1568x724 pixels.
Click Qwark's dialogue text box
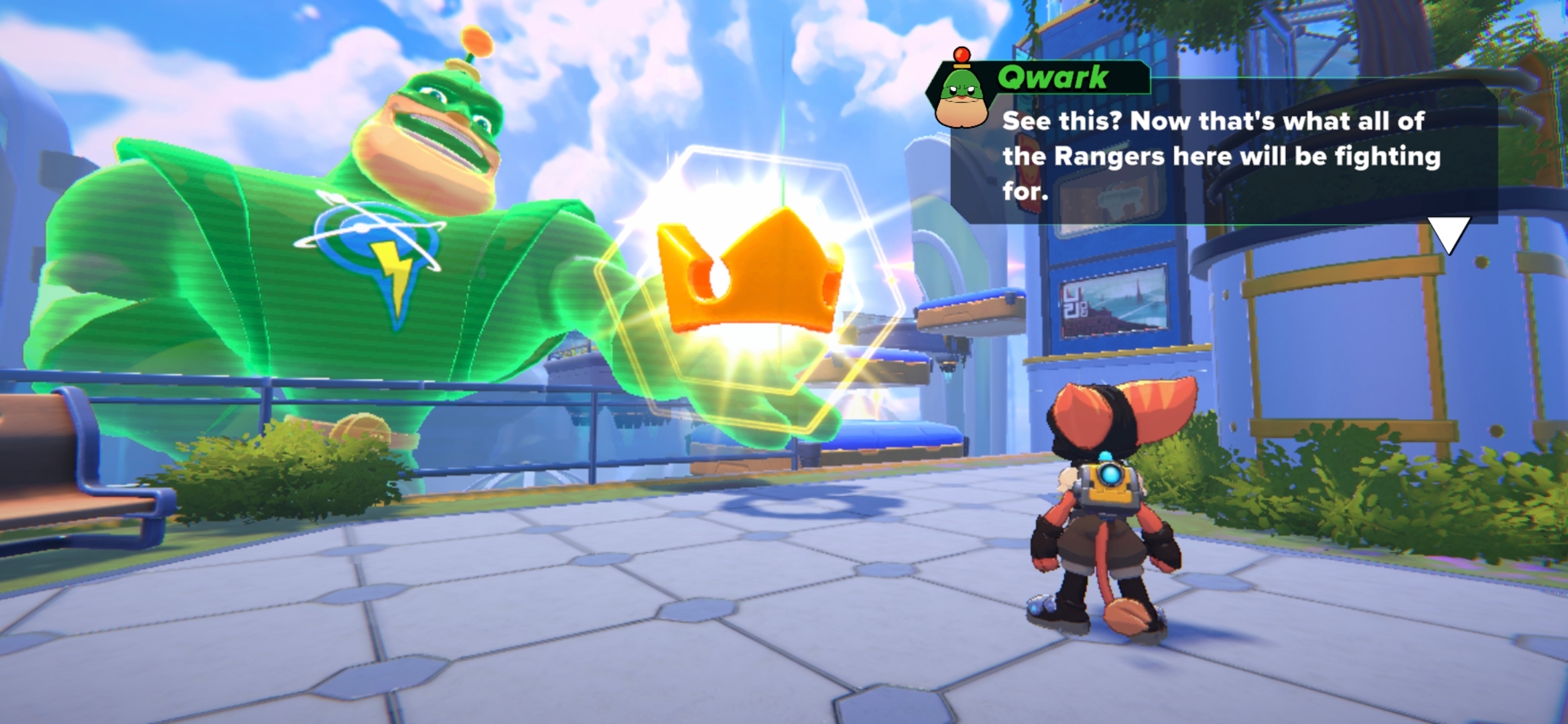coord(1221,156)
